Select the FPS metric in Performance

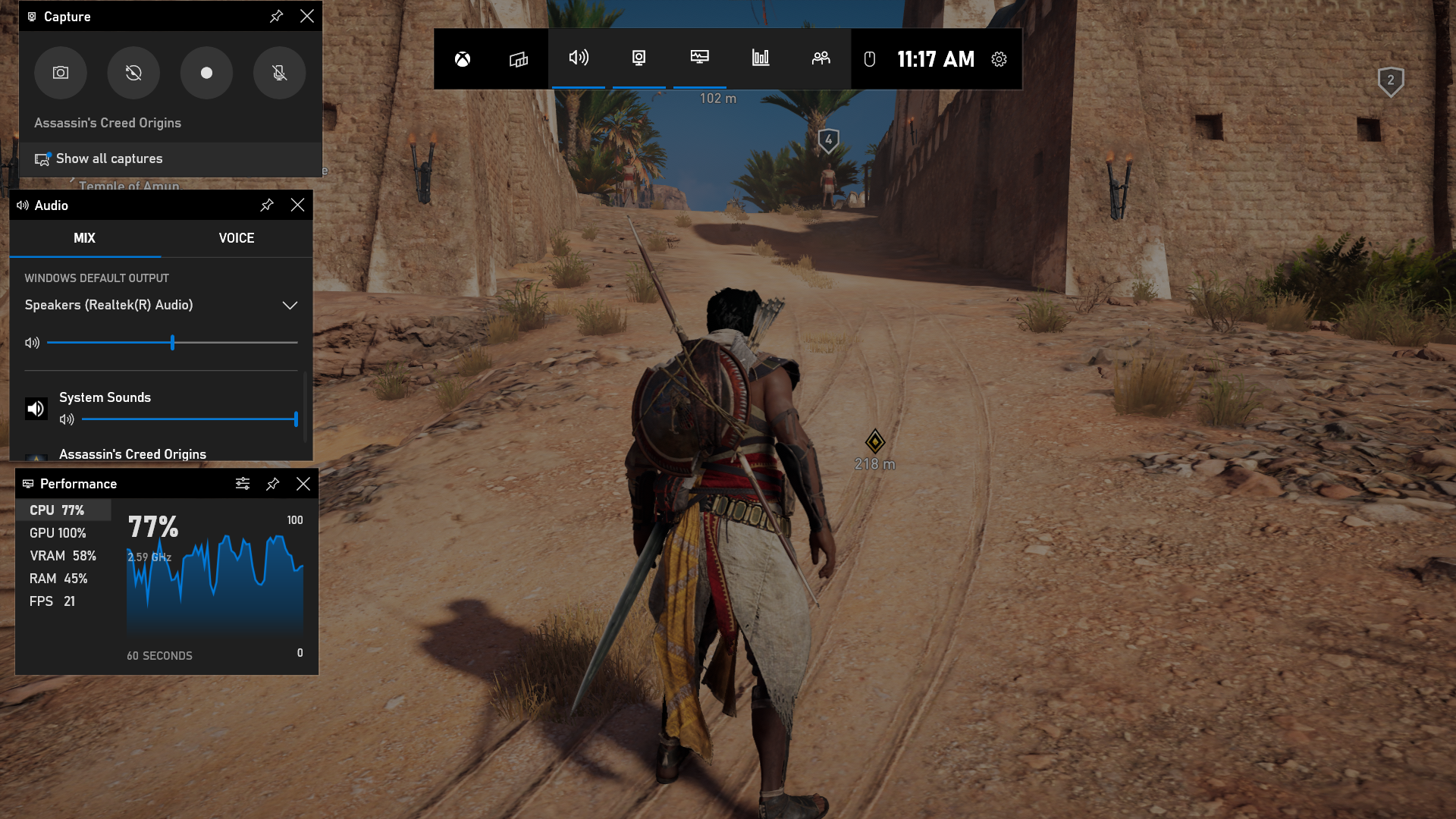pos(52,601)
